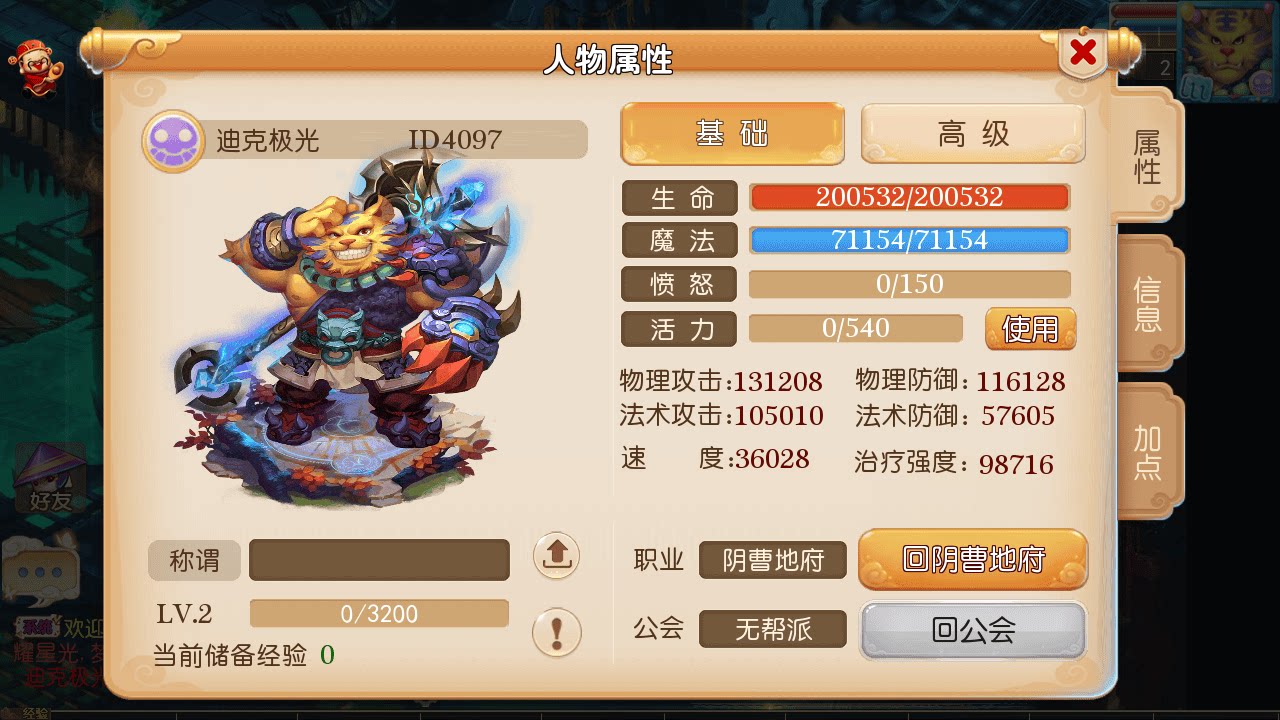Viewport: 1280px width, 720px height.
Task: Toggle the 加点 side panel
Action: [1148, 452]
